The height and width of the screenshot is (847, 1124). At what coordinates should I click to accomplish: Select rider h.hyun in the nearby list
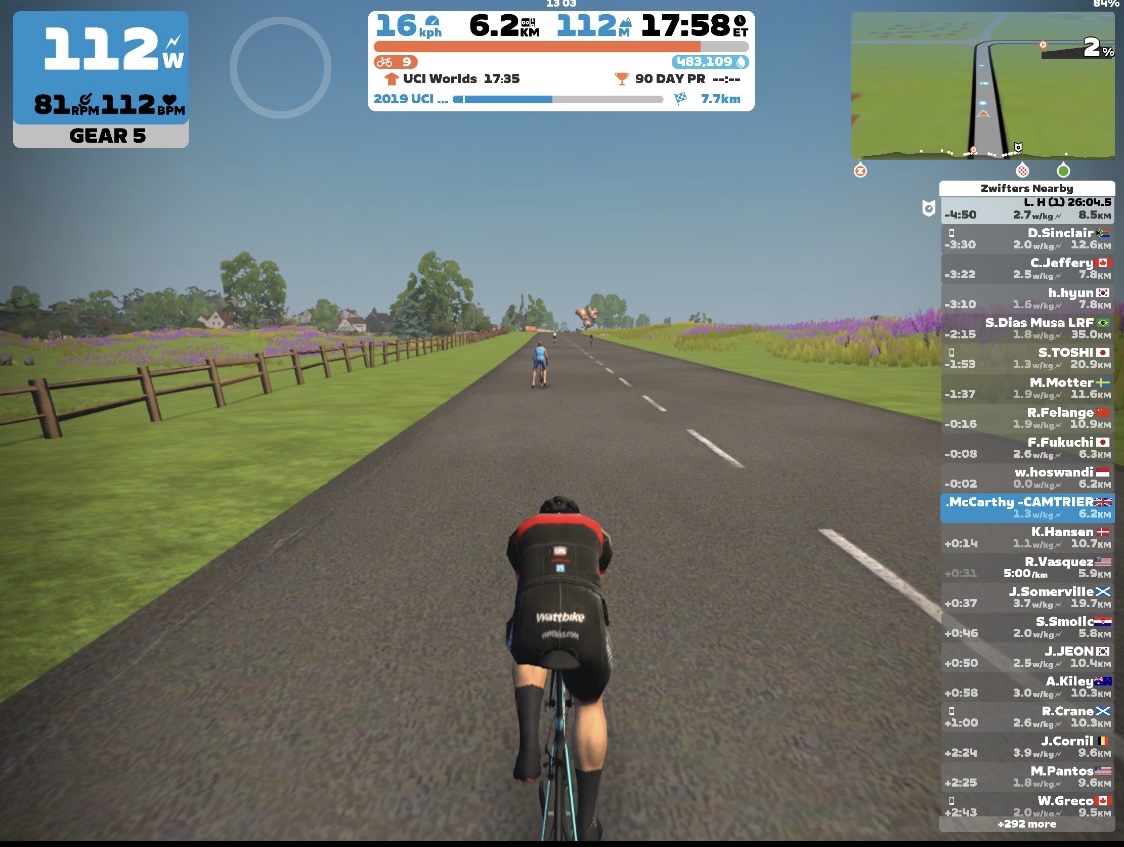point(1027,299)
